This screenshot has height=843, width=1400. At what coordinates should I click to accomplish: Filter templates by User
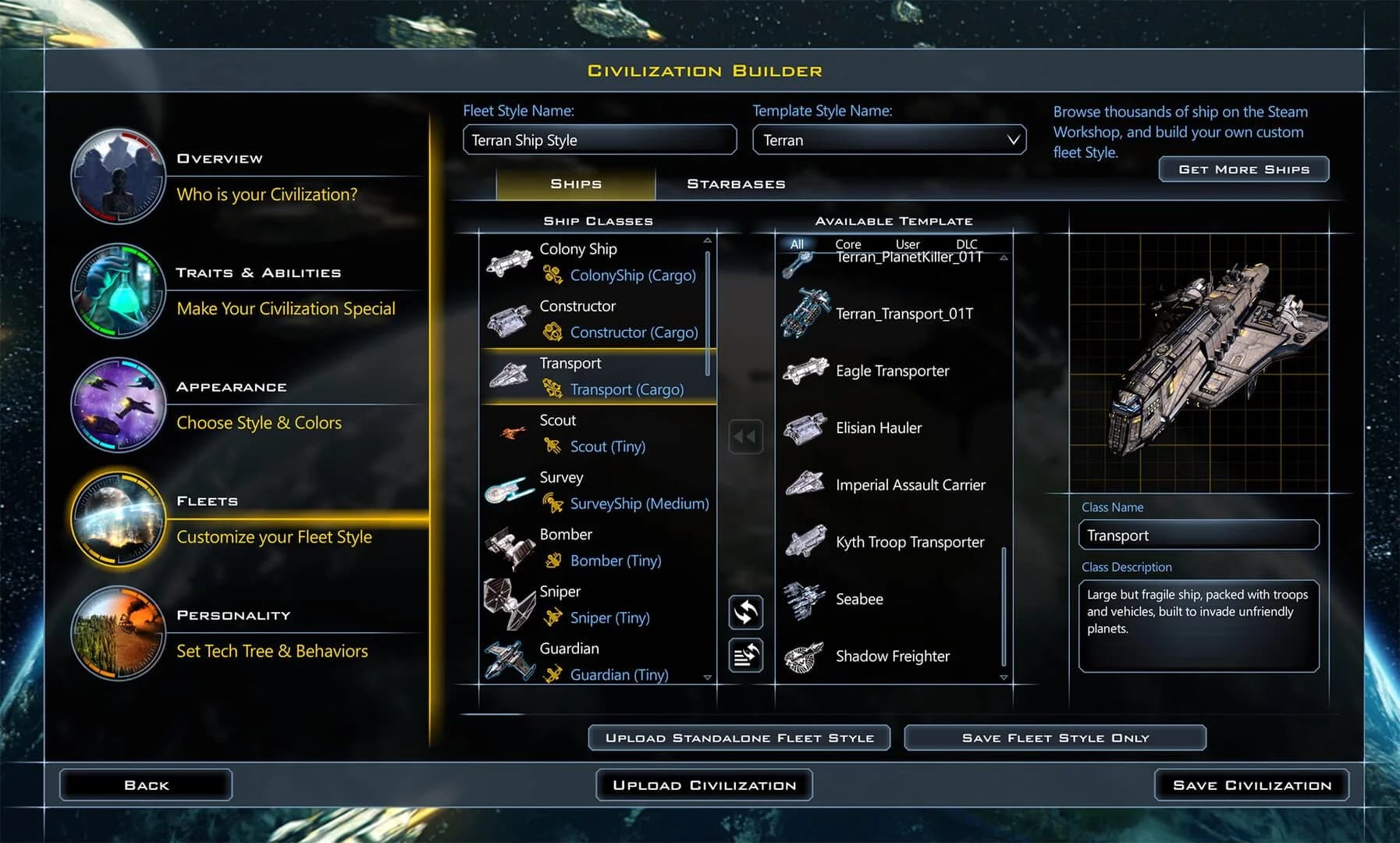click(x=907, y=244)
